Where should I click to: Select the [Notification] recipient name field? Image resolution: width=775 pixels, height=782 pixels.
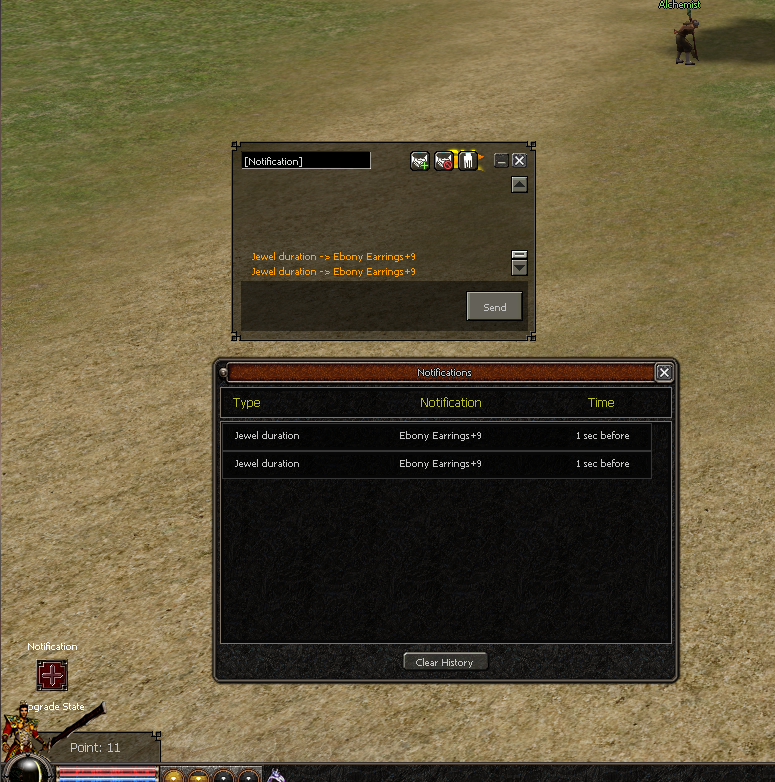click(306, 161)
